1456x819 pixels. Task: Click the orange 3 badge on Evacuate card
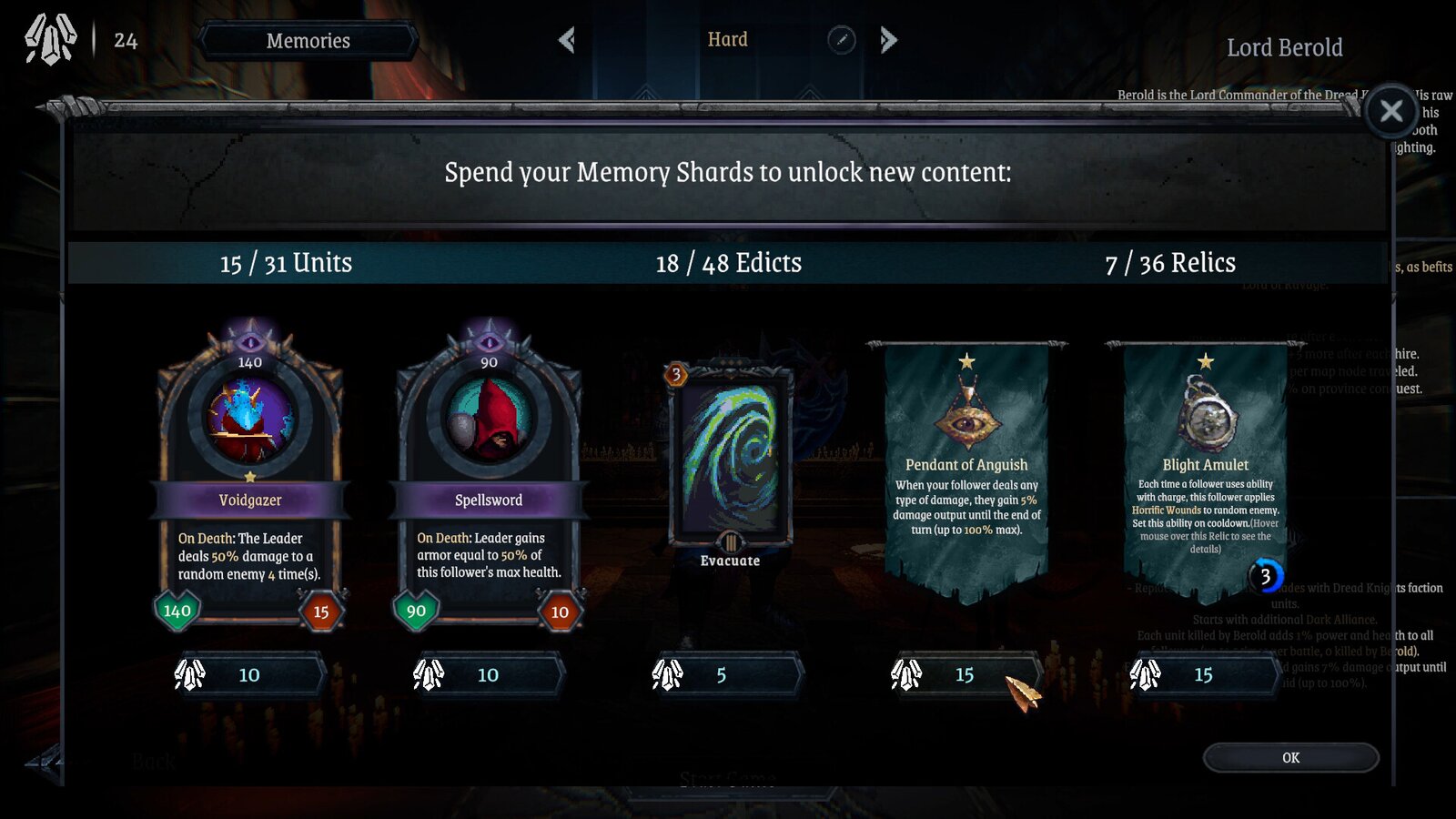[x=677, y=376]
